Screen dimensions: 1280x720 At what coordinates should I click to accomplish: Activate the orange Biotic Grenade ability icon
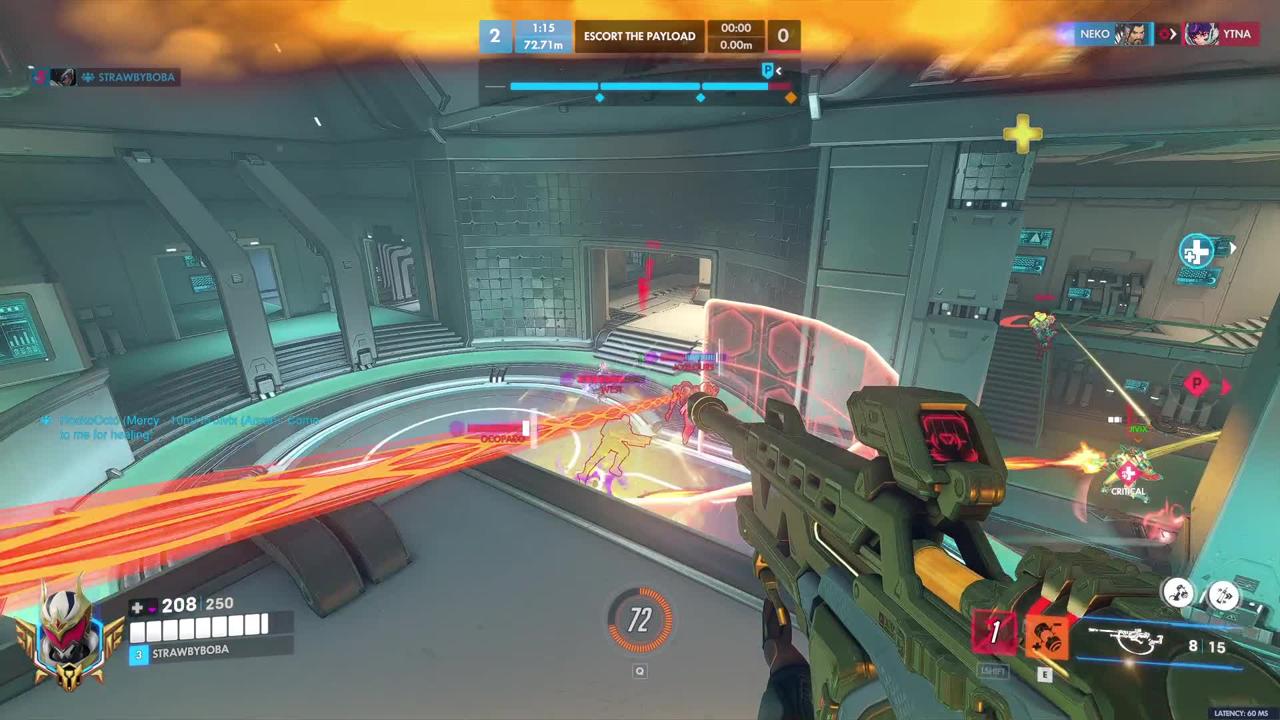pos(1044,635)
